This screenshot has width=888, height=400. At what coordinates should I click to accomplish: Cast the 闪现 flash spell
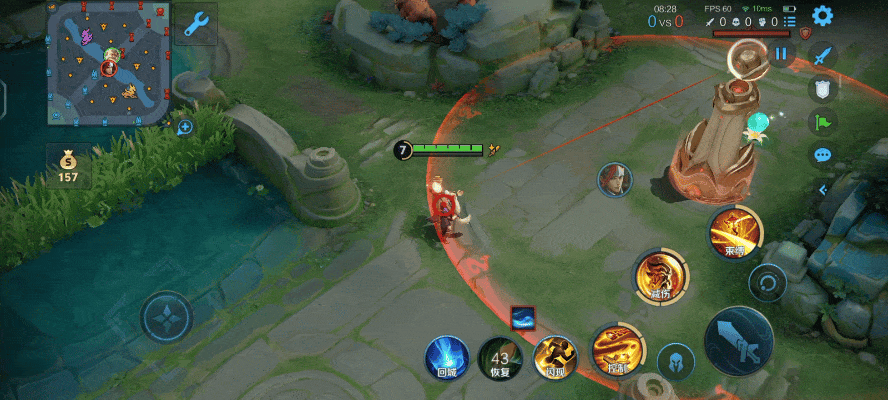(553, 358)
